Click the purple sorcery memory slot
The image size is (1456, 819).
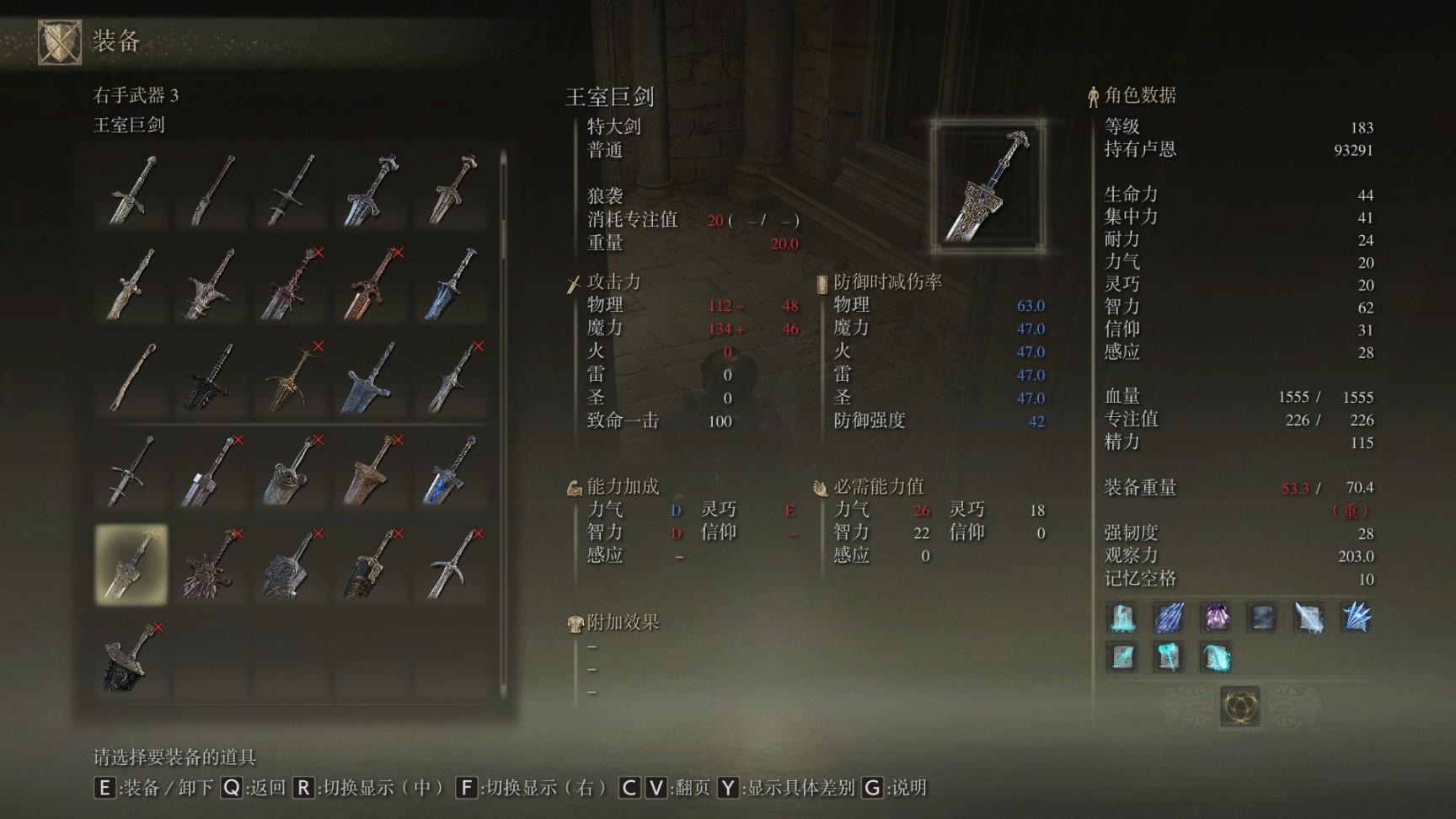[x=1215, y=618]
